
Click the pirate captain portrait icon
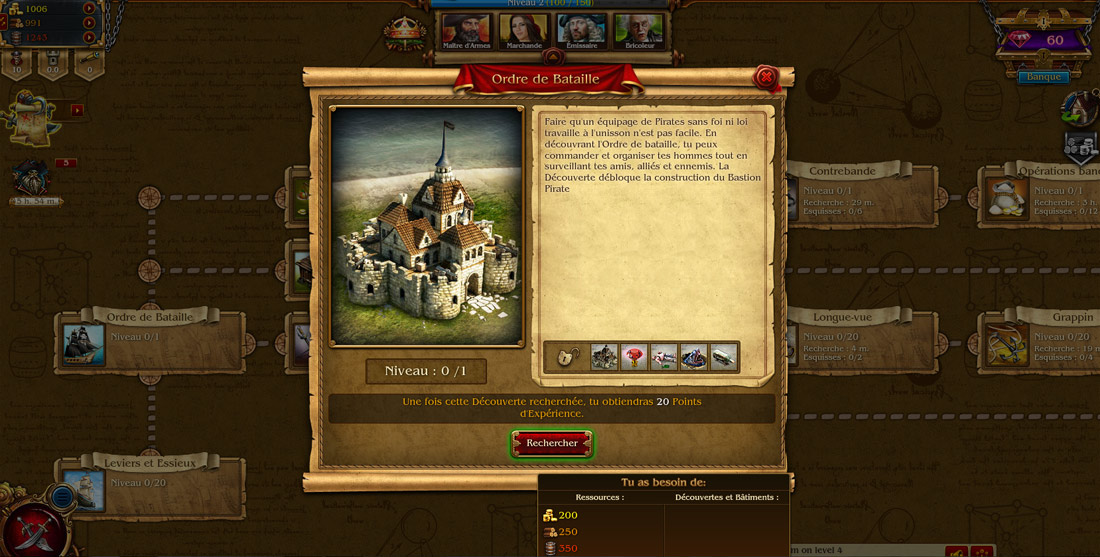pyautogui.click(x=34, y=180)
